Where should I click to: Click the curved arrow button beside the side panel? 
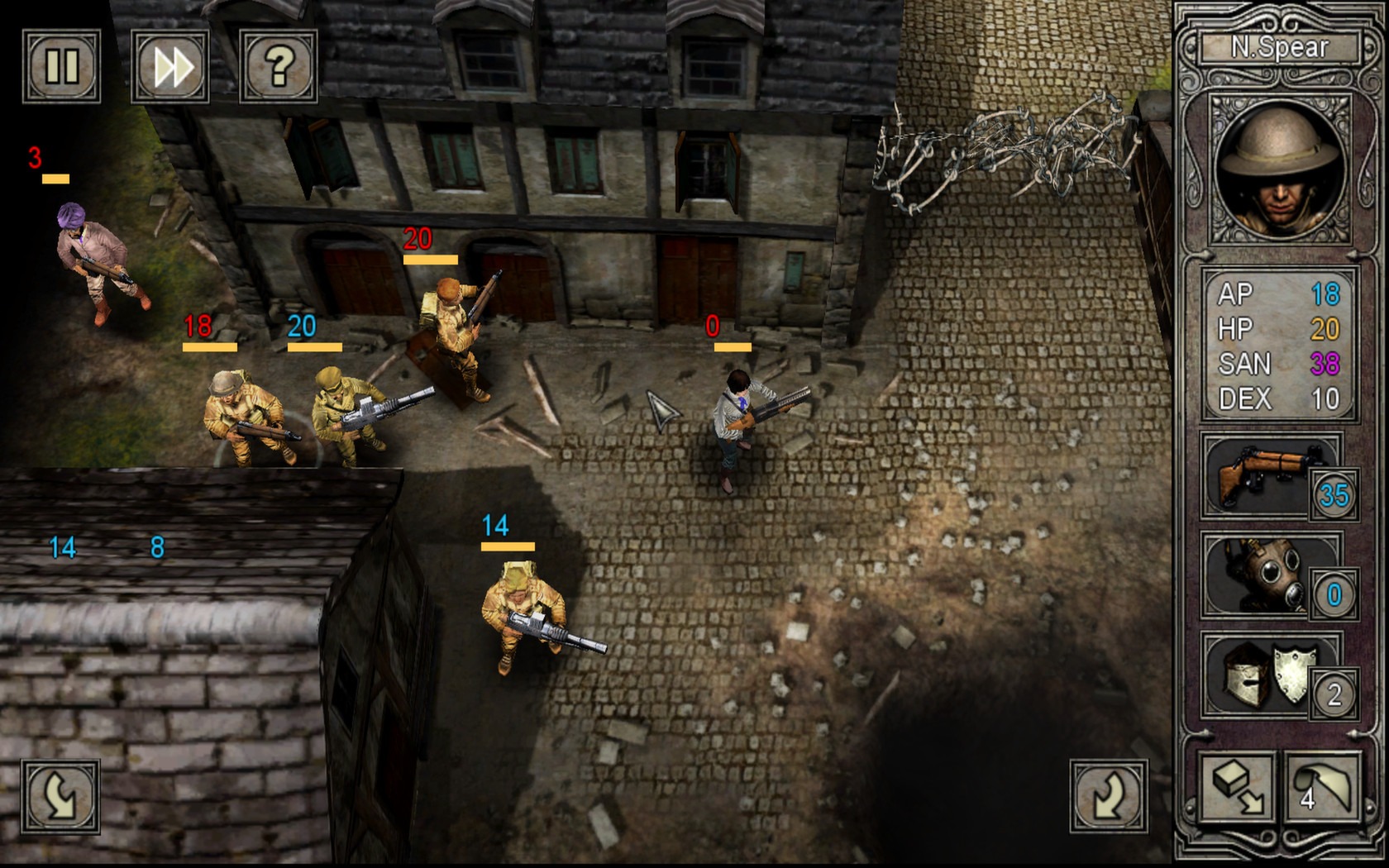coord(1109,797)
